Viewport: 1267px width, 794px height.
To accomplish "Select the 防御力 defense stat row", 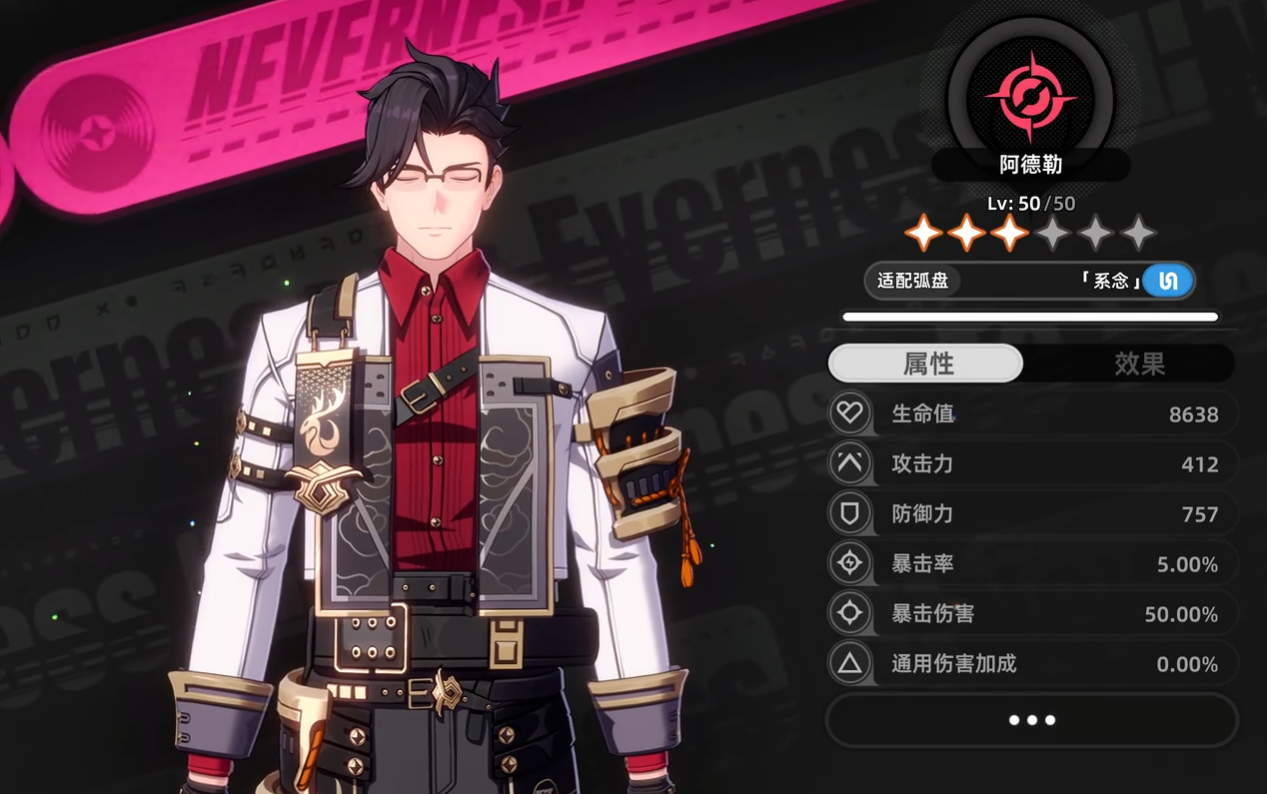I will [x=1033, y=514].
